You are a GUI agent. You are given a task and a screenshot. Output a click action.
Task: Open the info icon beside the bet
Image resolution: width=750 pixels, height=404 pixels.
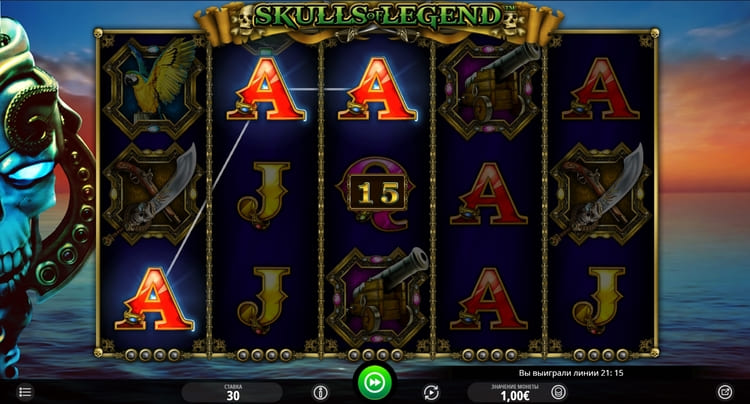point(320,392)
